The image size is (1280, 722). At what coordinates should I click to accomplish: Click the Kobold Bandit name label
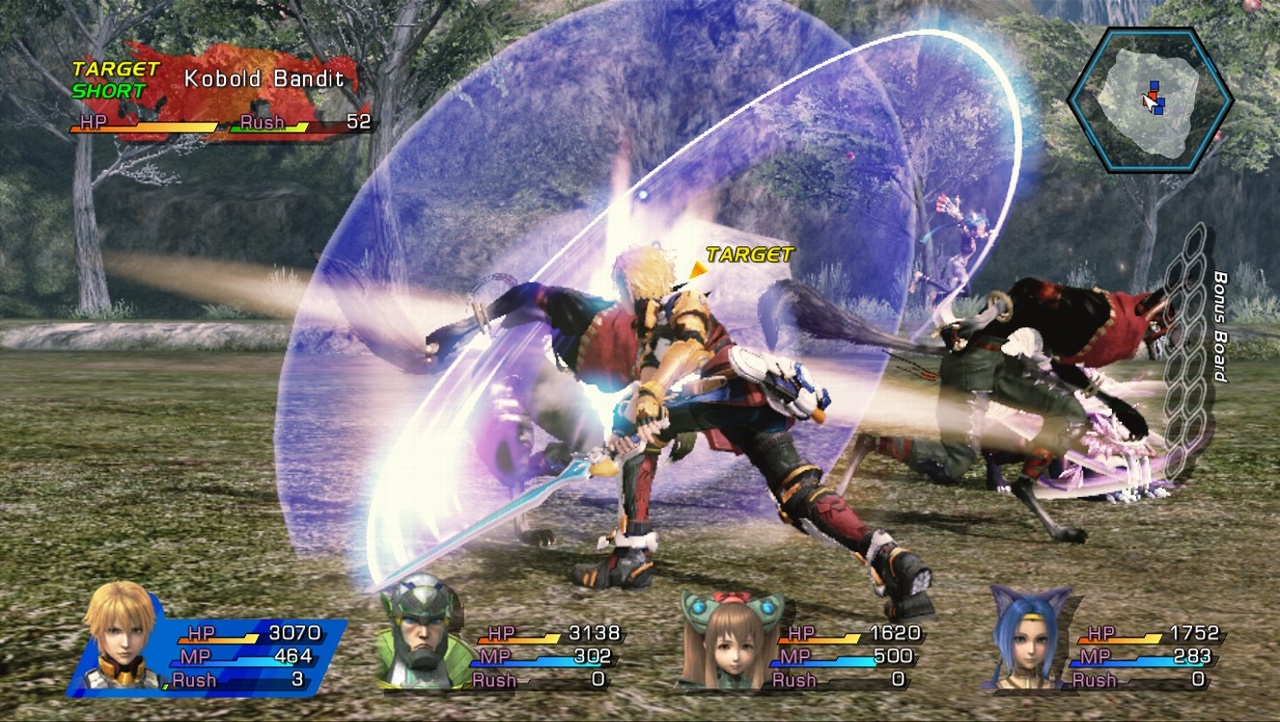click(264, 77)
